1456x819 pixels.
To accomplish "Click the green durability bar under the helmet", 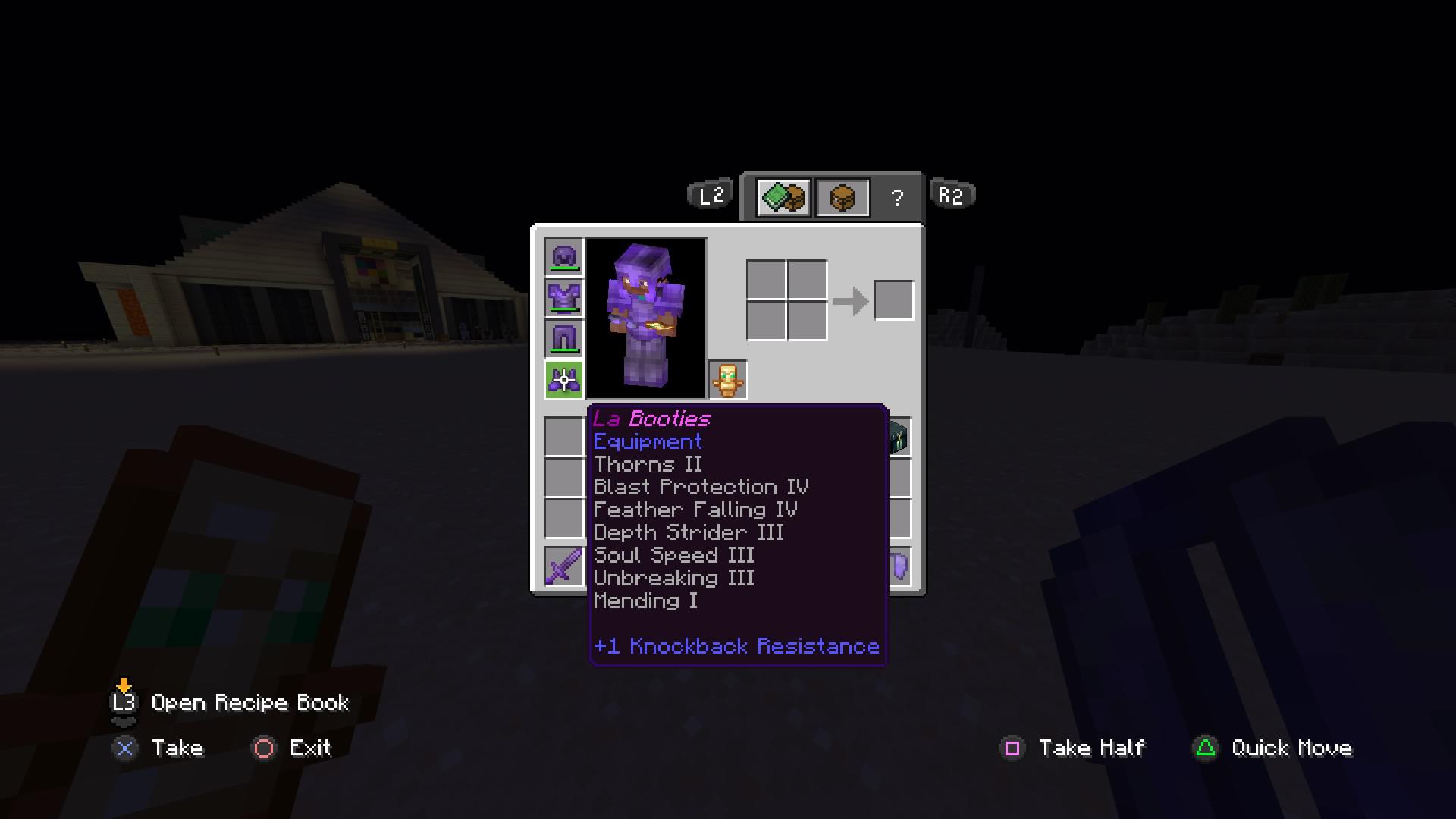I will [x=563, y=270].
